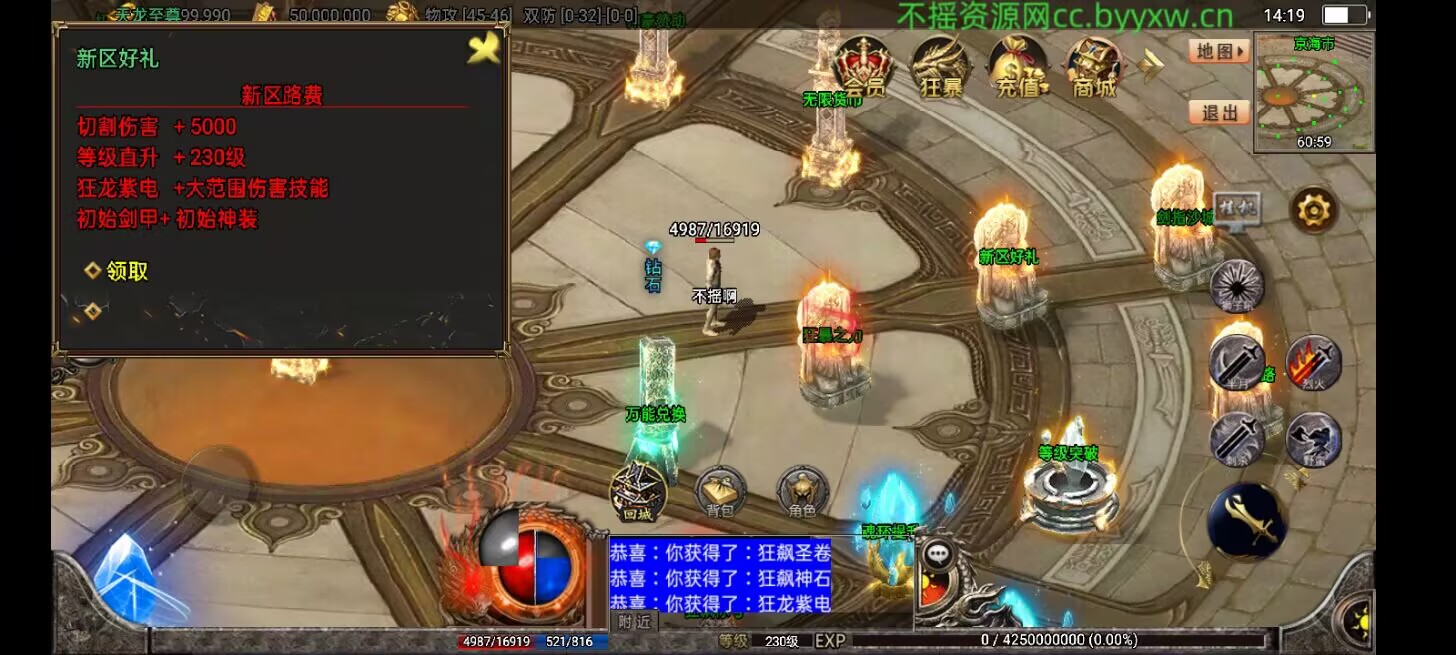The height and width of the screenshot is (655, 1456).
Task: Open the 充值 recharge money bag
Action: (1018, 68)
